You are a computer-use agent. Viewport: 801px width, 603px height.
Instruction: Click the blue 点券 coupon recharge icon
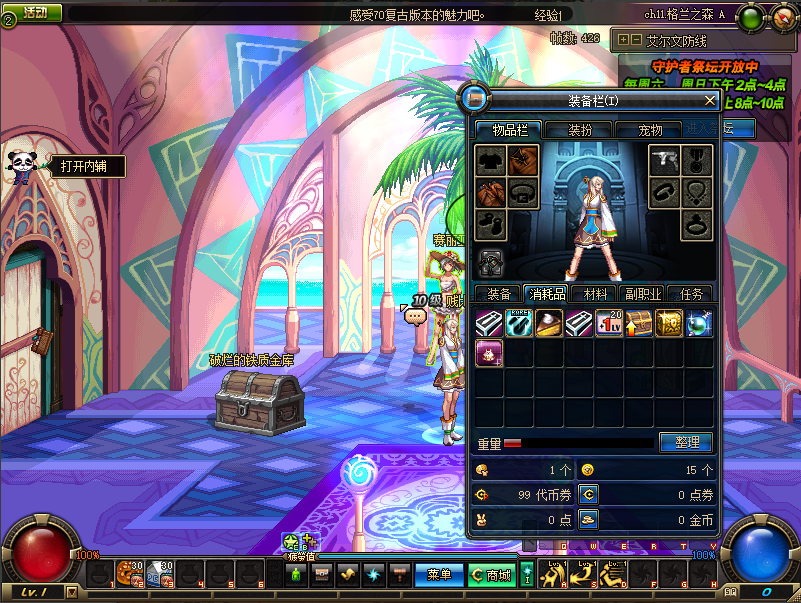tap(589, 494)
